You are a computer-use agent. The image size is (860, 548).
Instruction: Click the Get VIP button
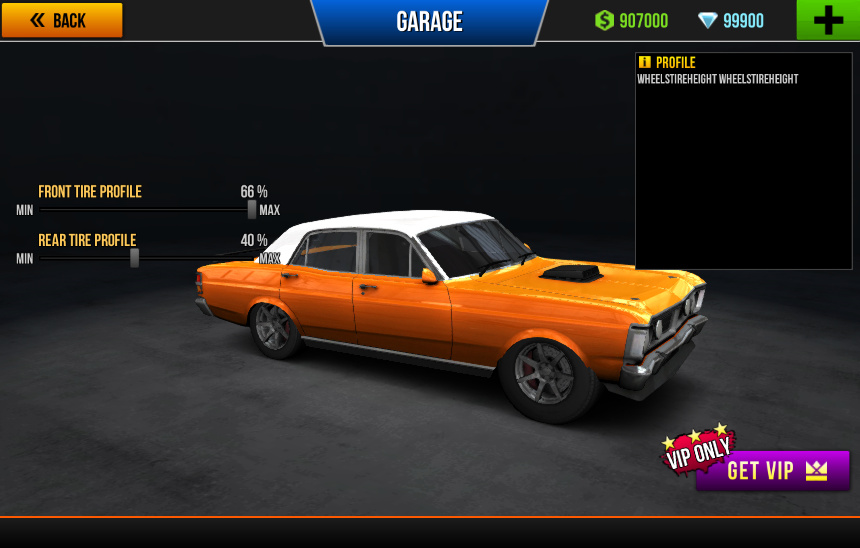coord(773,471)
